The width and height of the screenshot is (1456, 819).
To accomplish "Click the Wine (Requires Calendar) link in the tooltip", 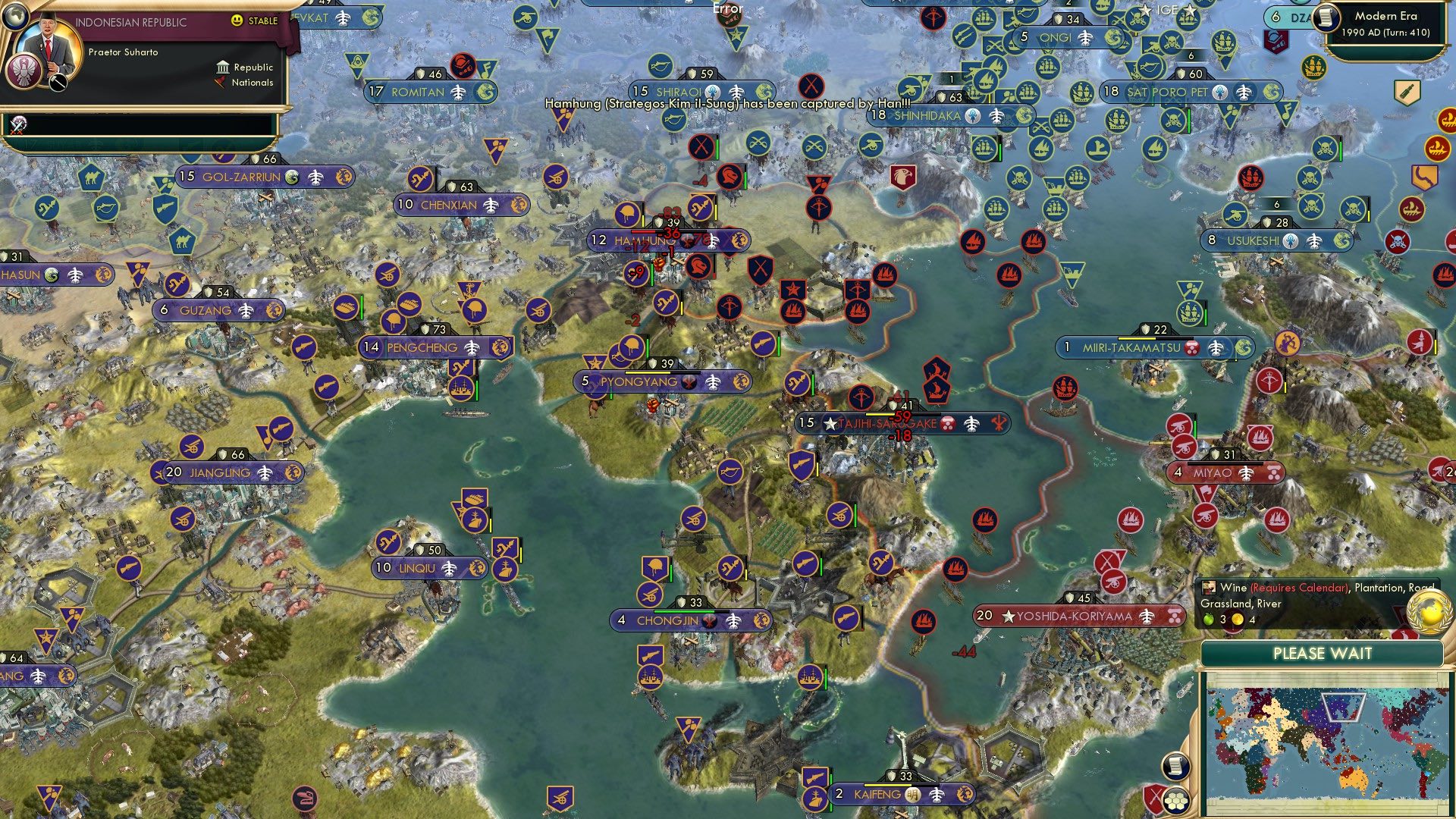I will pos(1299,588).
